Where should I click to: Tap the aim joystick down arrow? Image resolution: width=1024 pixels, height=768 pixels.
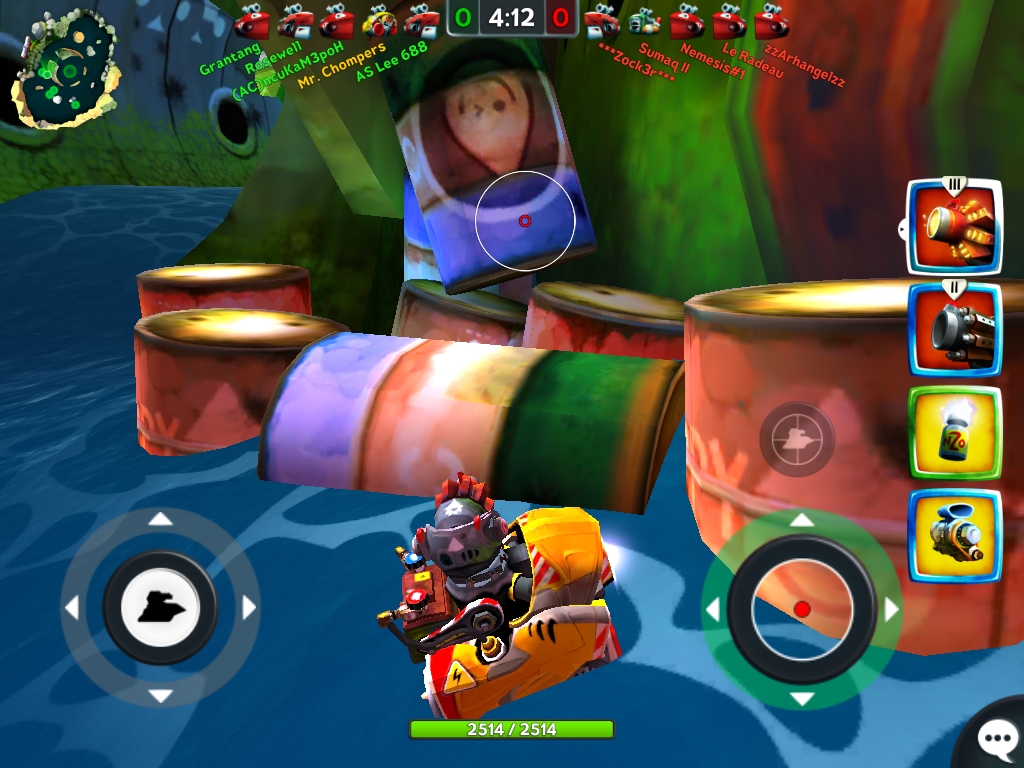[801, 698]
